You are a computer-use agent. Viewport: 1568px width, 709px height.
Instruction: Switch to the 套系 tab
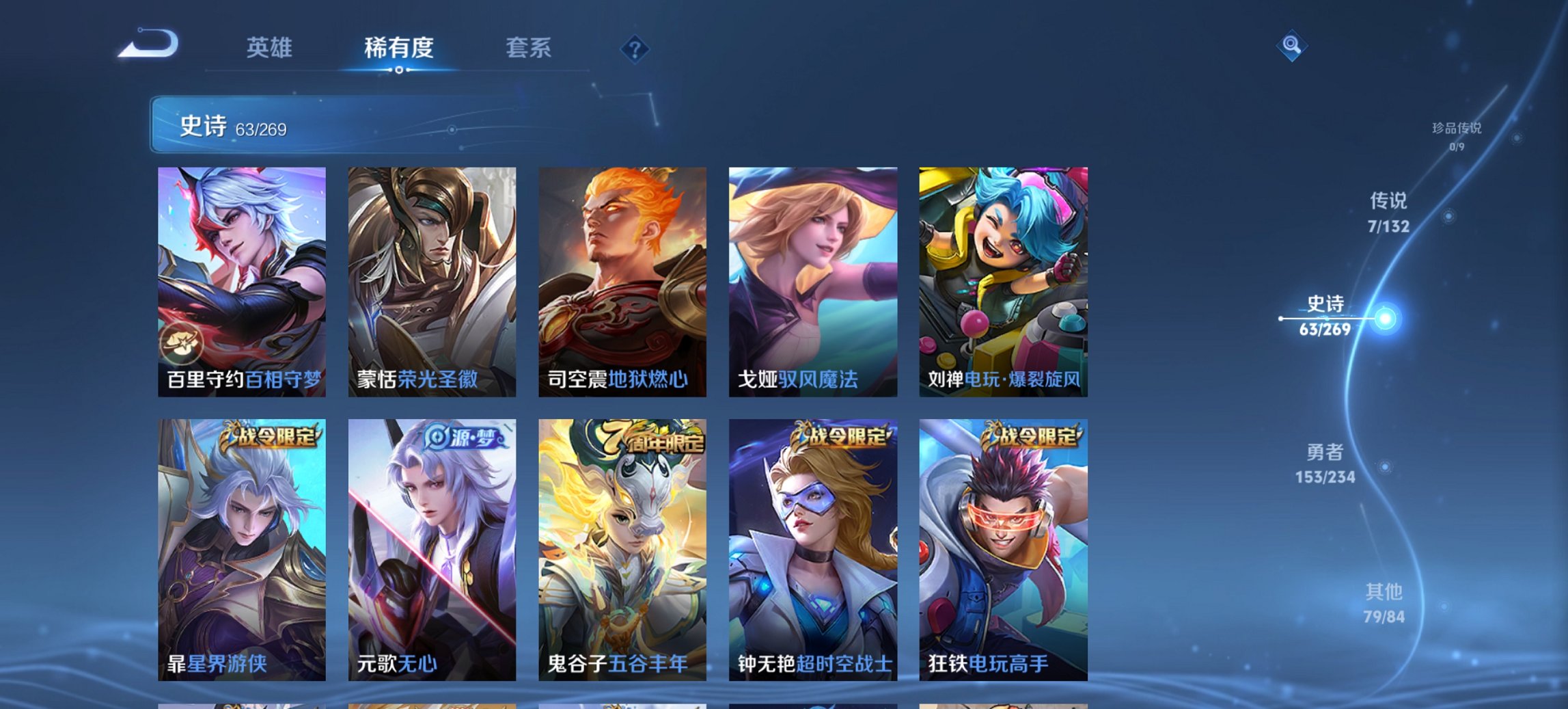[x=528, y=48]
